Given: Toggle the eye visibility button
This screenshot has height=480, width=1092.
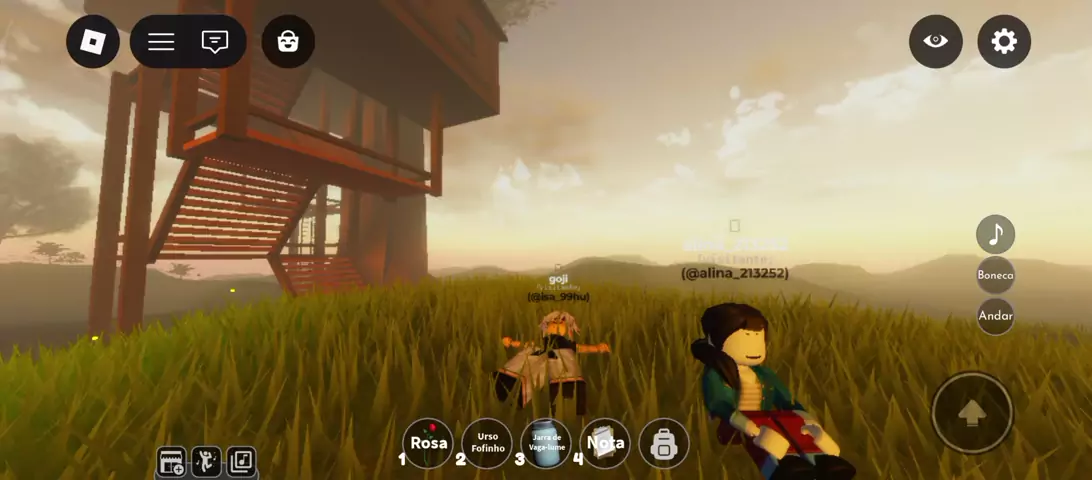Looking at the screenshot, I should 935,41.
